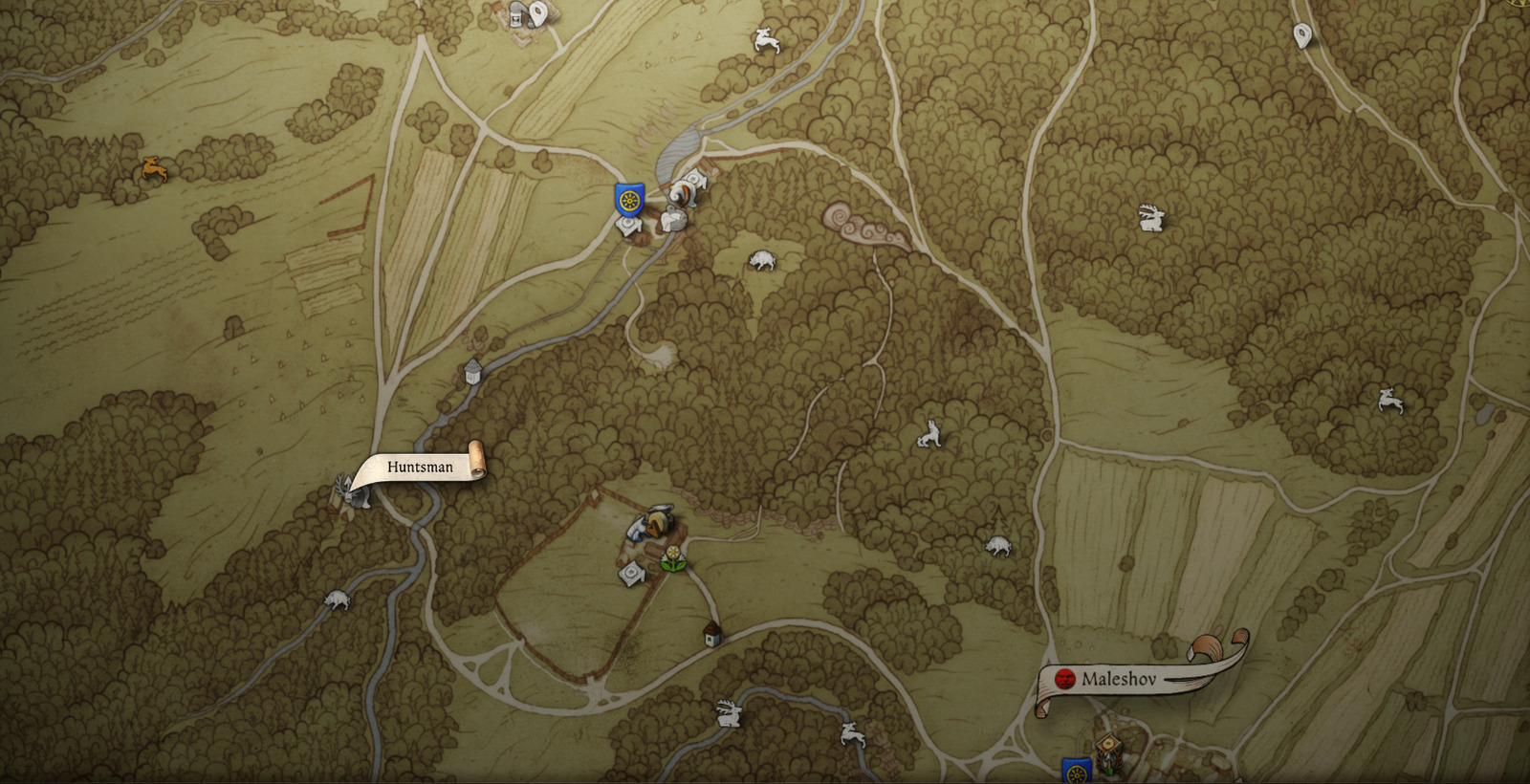Select the orange deer hunting marker

[x=156, y=169]
